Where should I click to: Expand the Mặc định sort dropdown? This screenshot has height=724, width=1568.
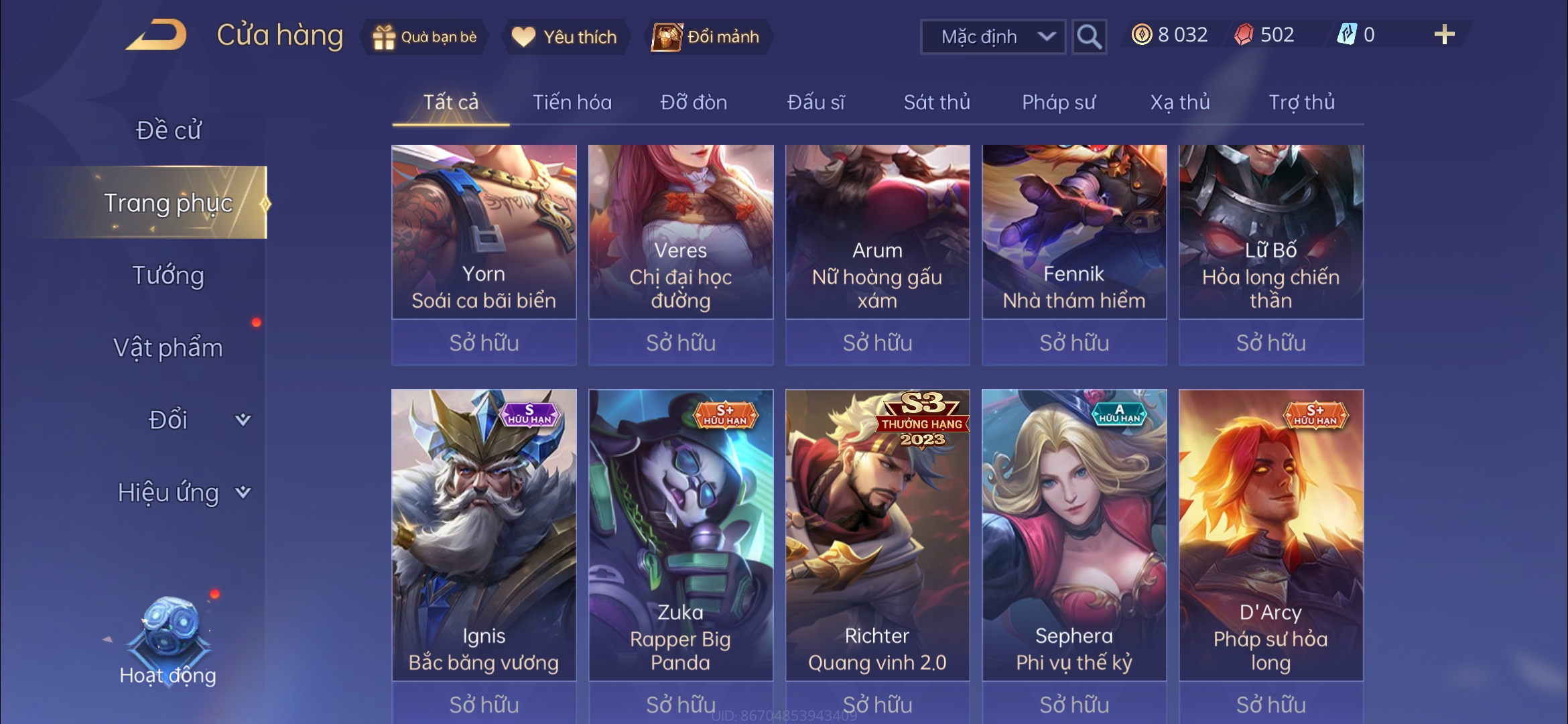pos(993,37)
